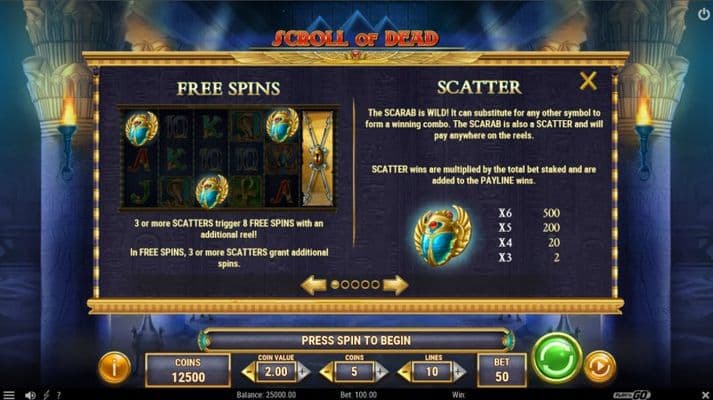
Task: Go to the next paytable page
Action: coord(396,285)
